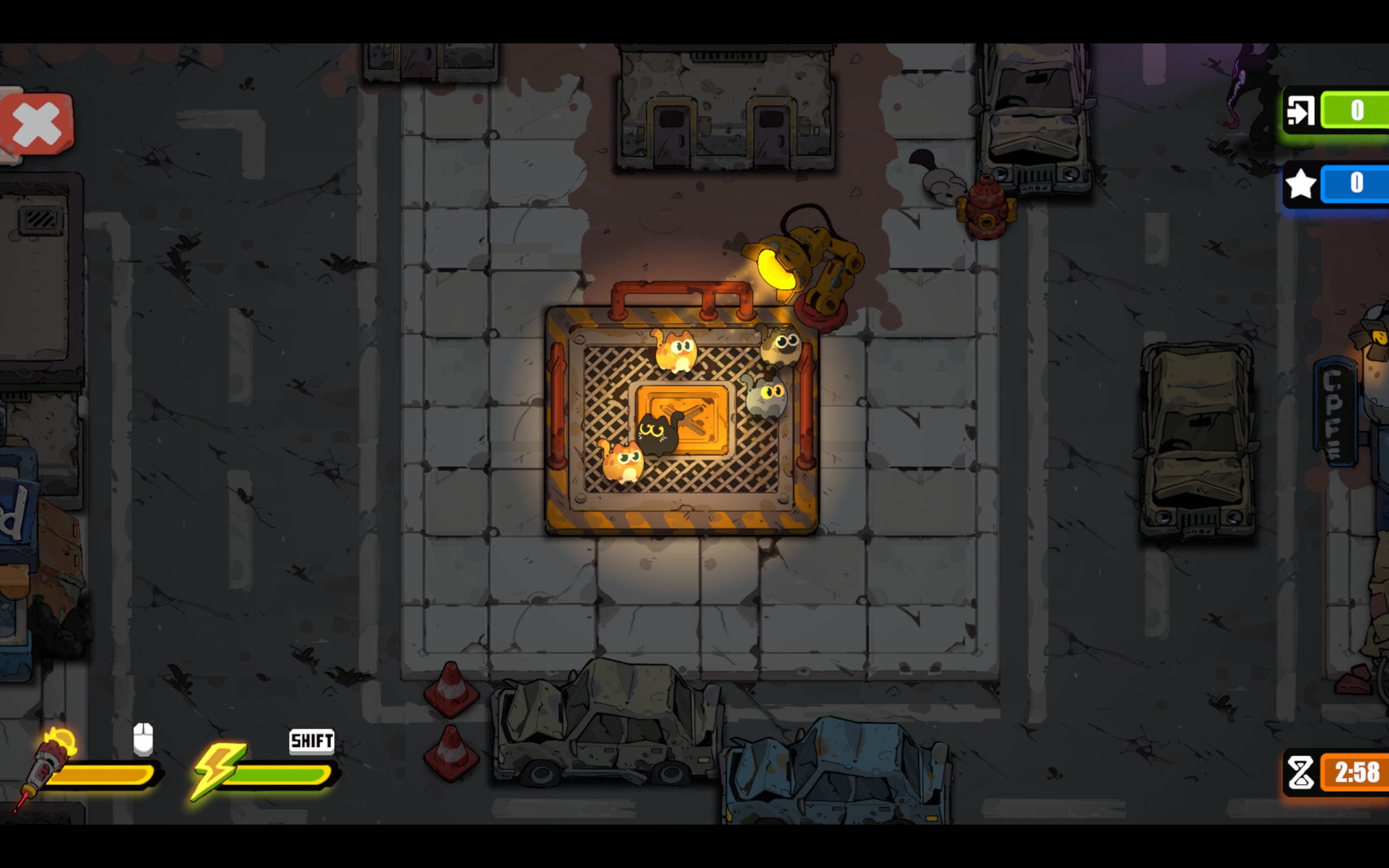The height and width of the screenshot is (868, 1389).
Task: Click the orange X close button
Action: tap(36, 125)
